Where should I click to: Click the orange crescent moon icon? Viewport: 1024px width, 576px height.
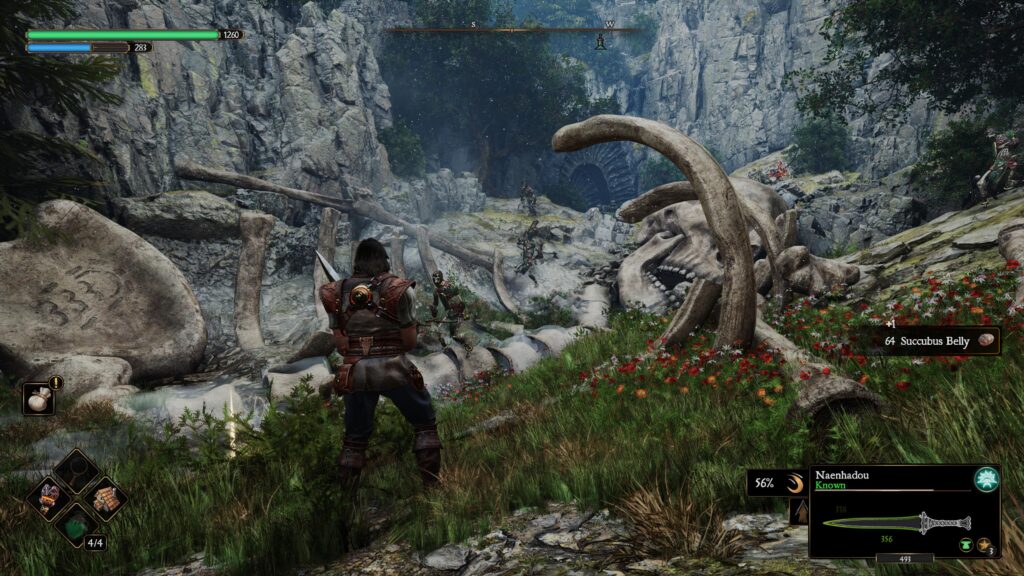point(794,483)
